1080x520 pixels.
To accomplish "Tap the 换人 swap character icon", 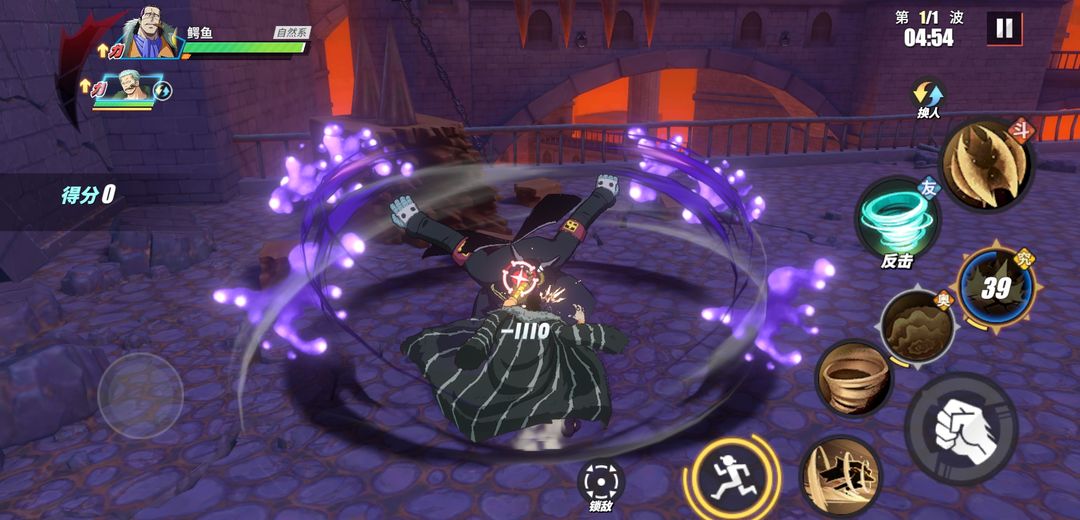I will point(928,98).
